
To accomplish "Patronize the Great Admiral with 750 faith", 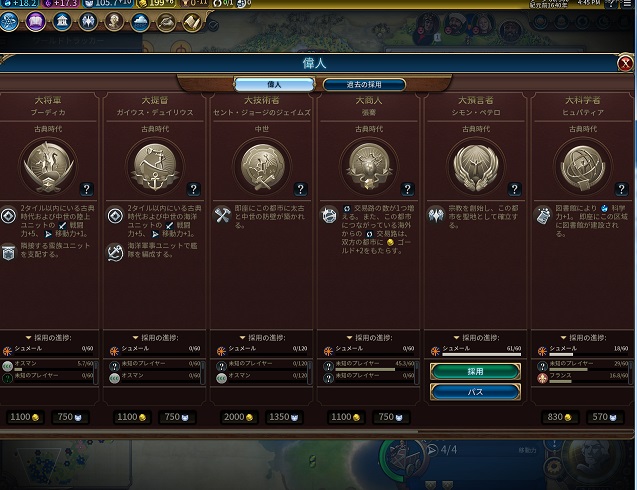I will (x=176, y=416).
